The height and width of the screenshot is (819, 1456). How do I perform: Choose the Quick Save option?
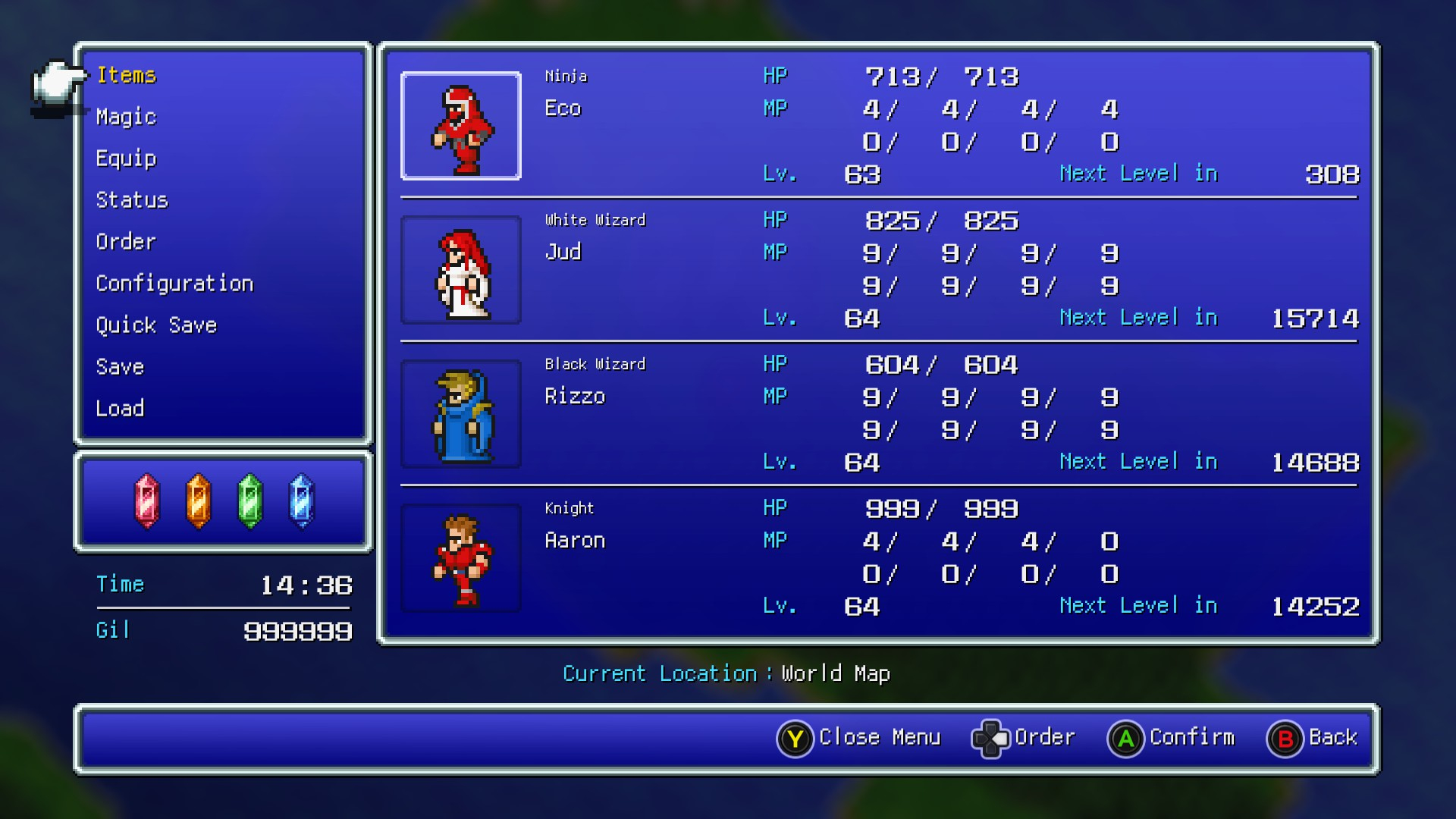[156, 325]
